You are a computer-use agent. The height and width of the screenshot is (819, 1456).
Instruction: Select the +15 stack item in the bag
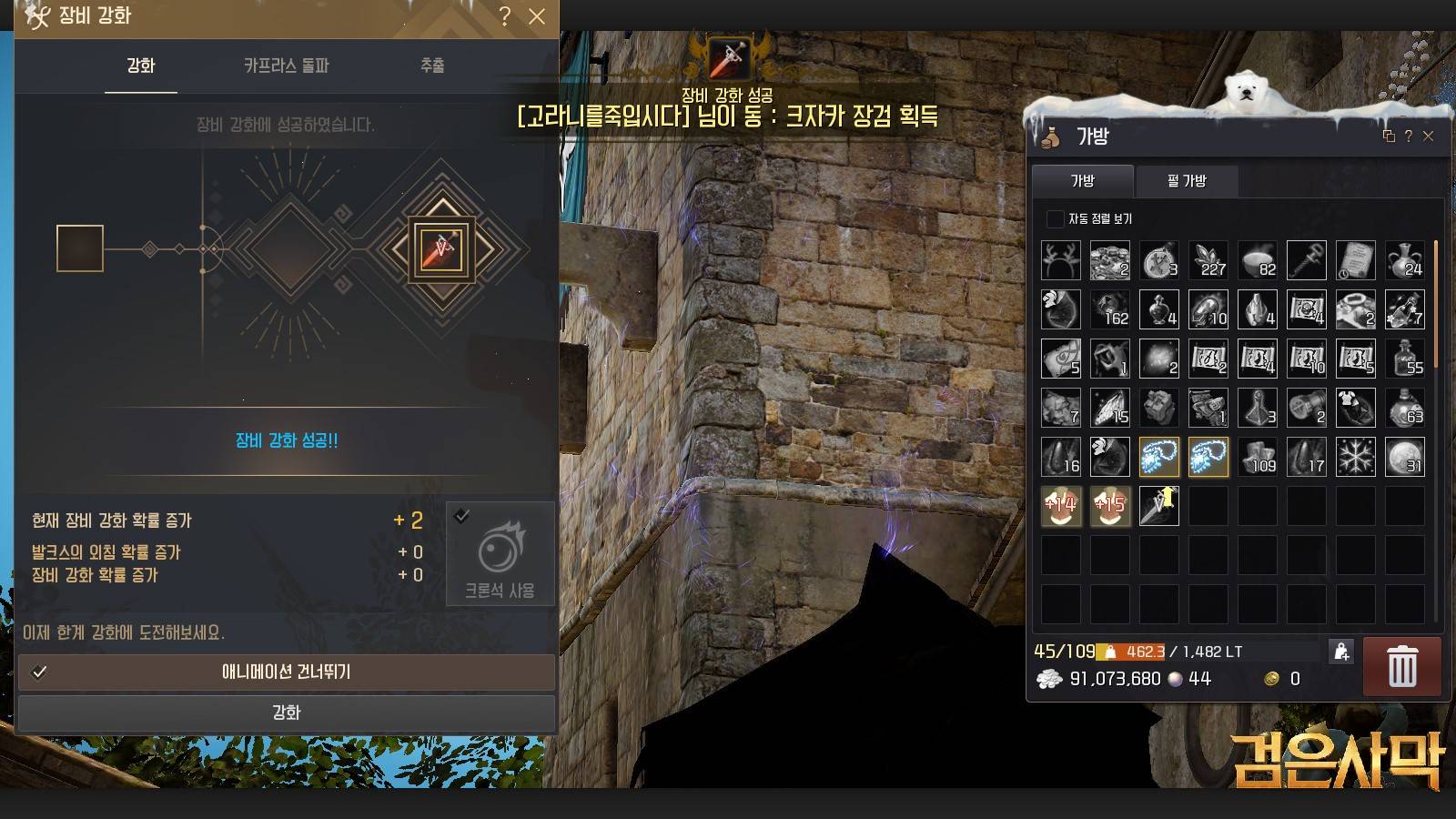1110,506
